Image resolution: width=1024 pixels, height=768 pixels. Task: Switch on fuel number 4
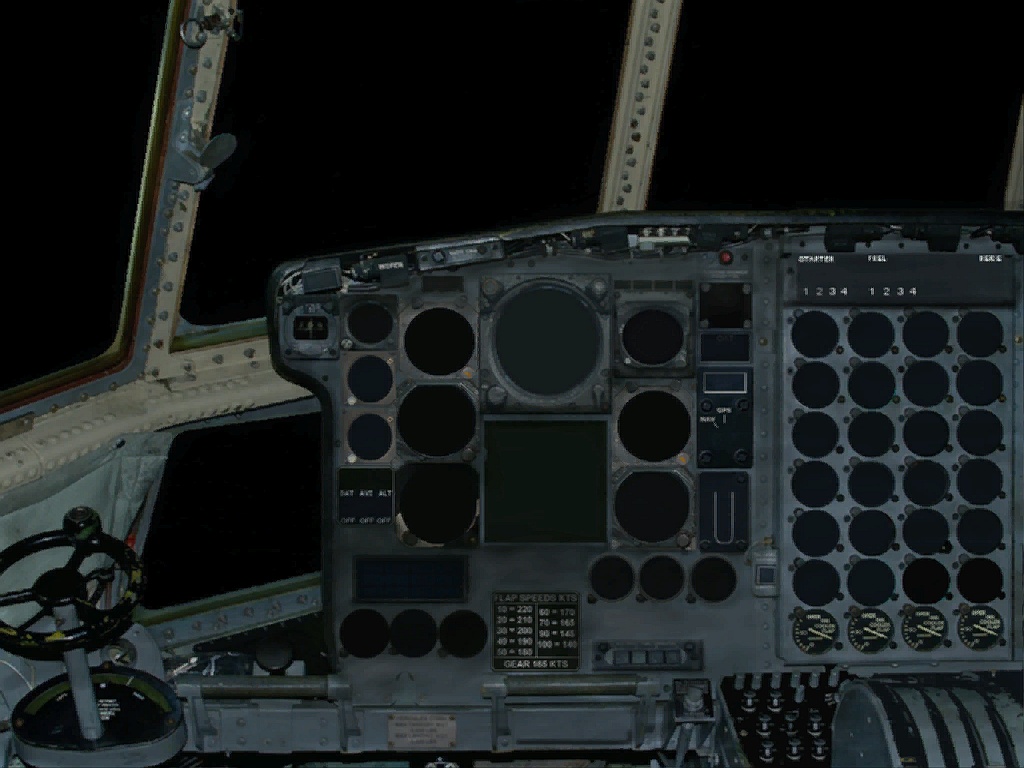click(912, 291)
